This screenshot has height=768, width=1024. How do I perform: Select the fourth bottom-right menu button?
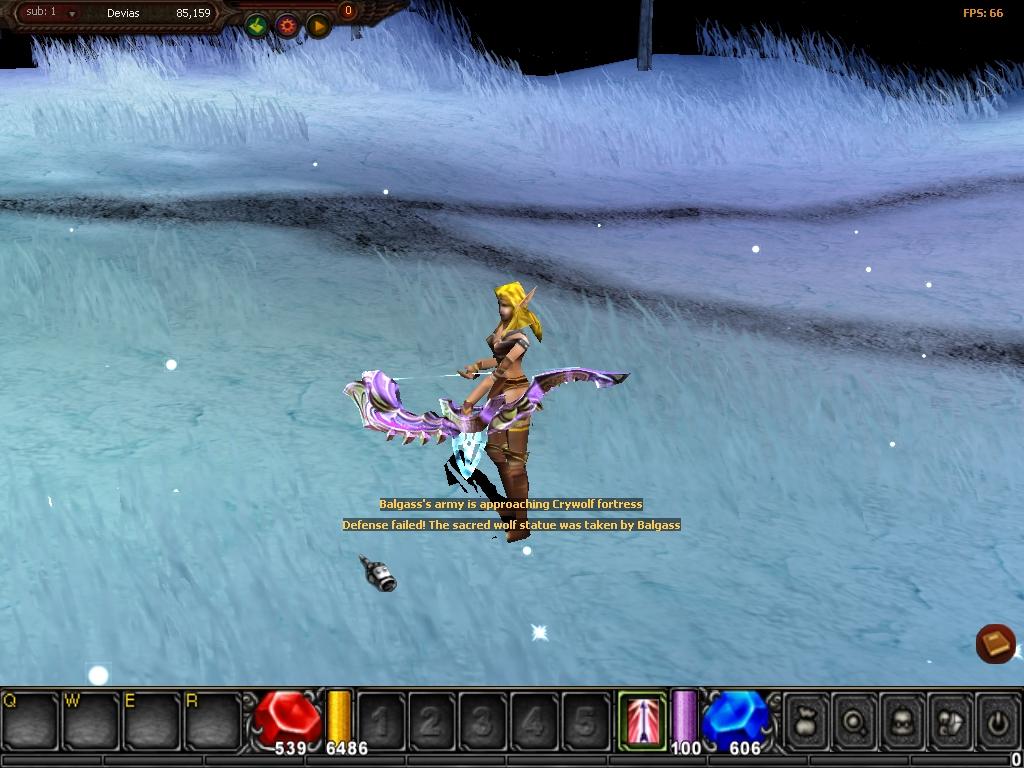950,718
